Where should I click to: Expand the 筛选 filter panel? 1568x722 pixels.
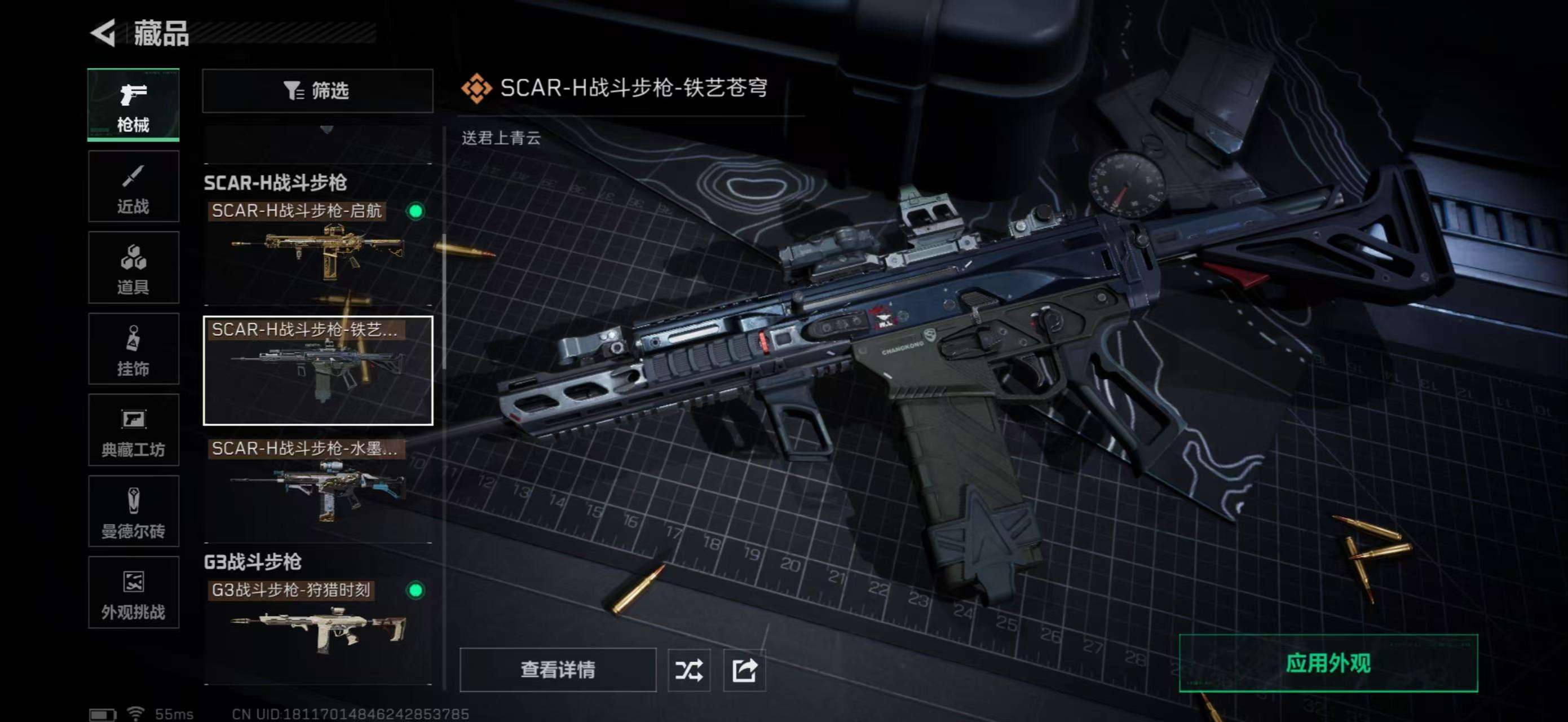pos(318,91)
